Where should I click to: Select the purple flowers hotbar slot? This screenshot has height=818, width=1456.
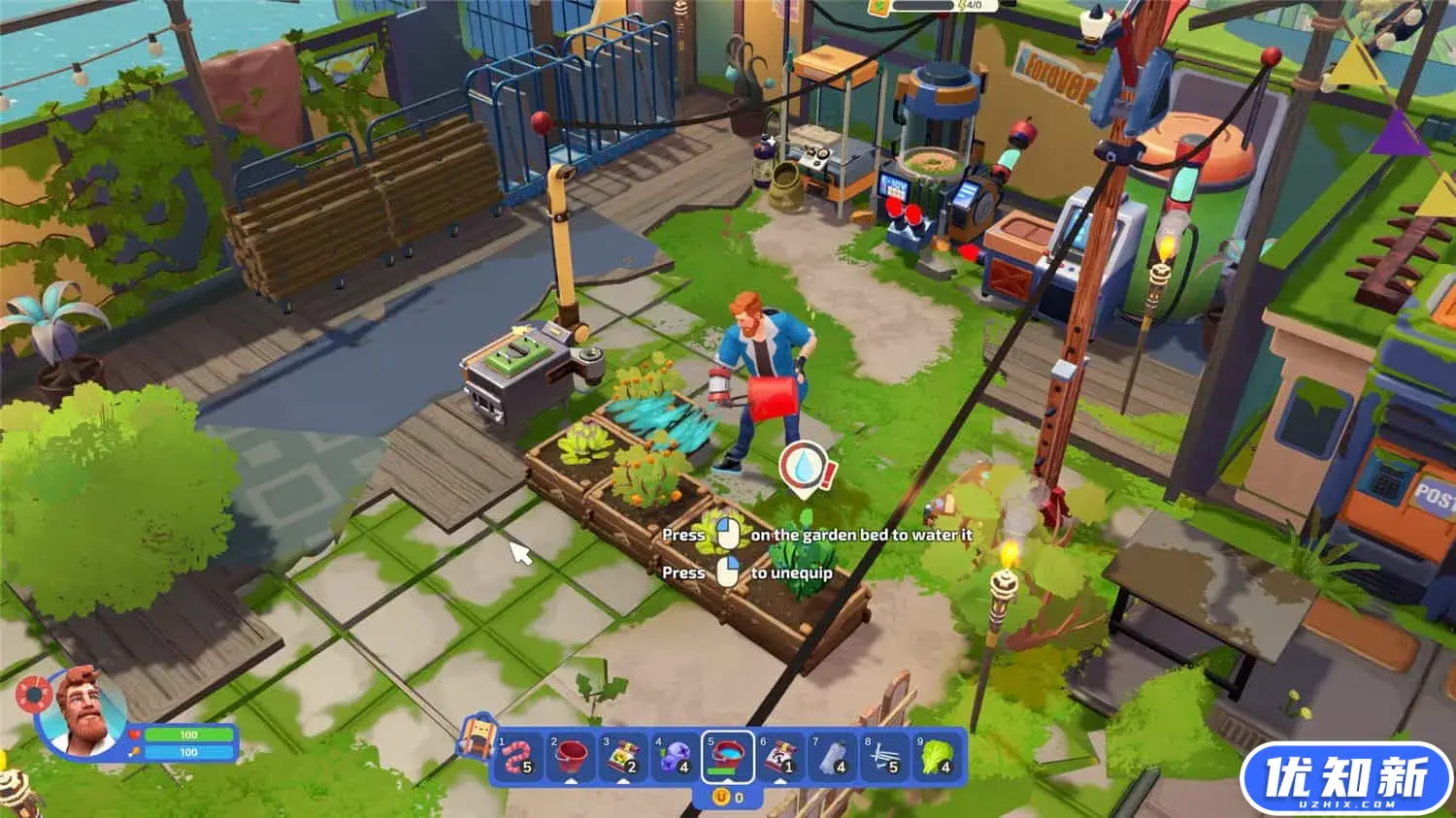(676, 756)
